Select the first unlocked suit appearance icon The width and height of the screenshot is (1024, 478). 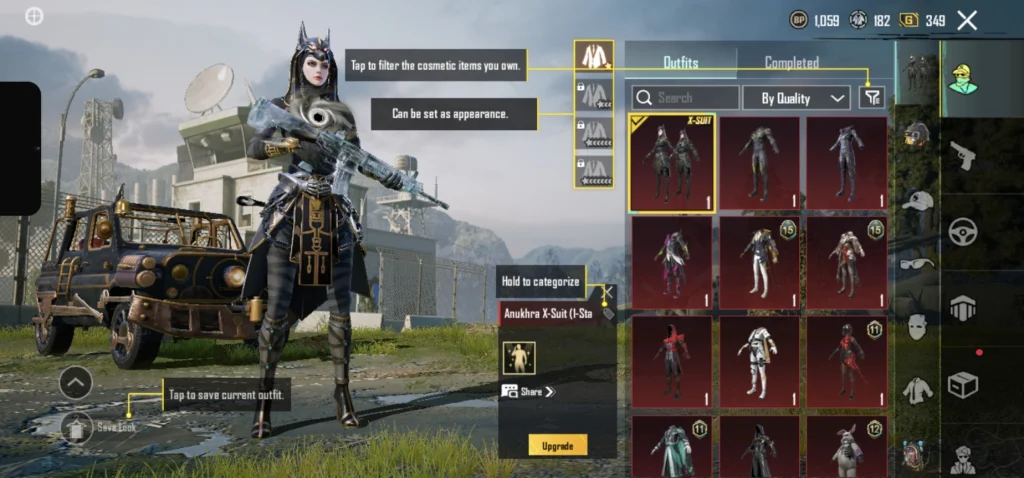coord(594,56)
